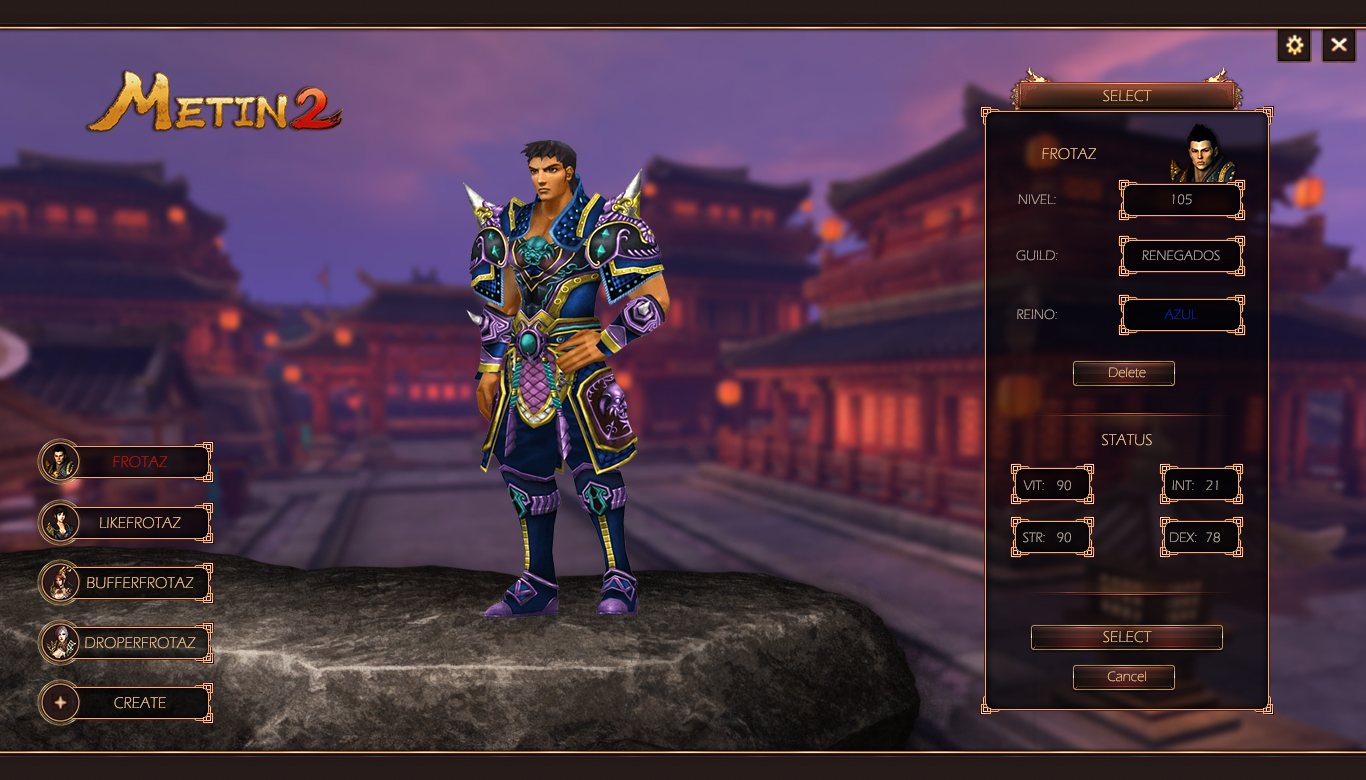1366x780 pixels.
Task: Choose the LIKEFROTAZ character
Action: pyautogui.click(x=139, y=522)
